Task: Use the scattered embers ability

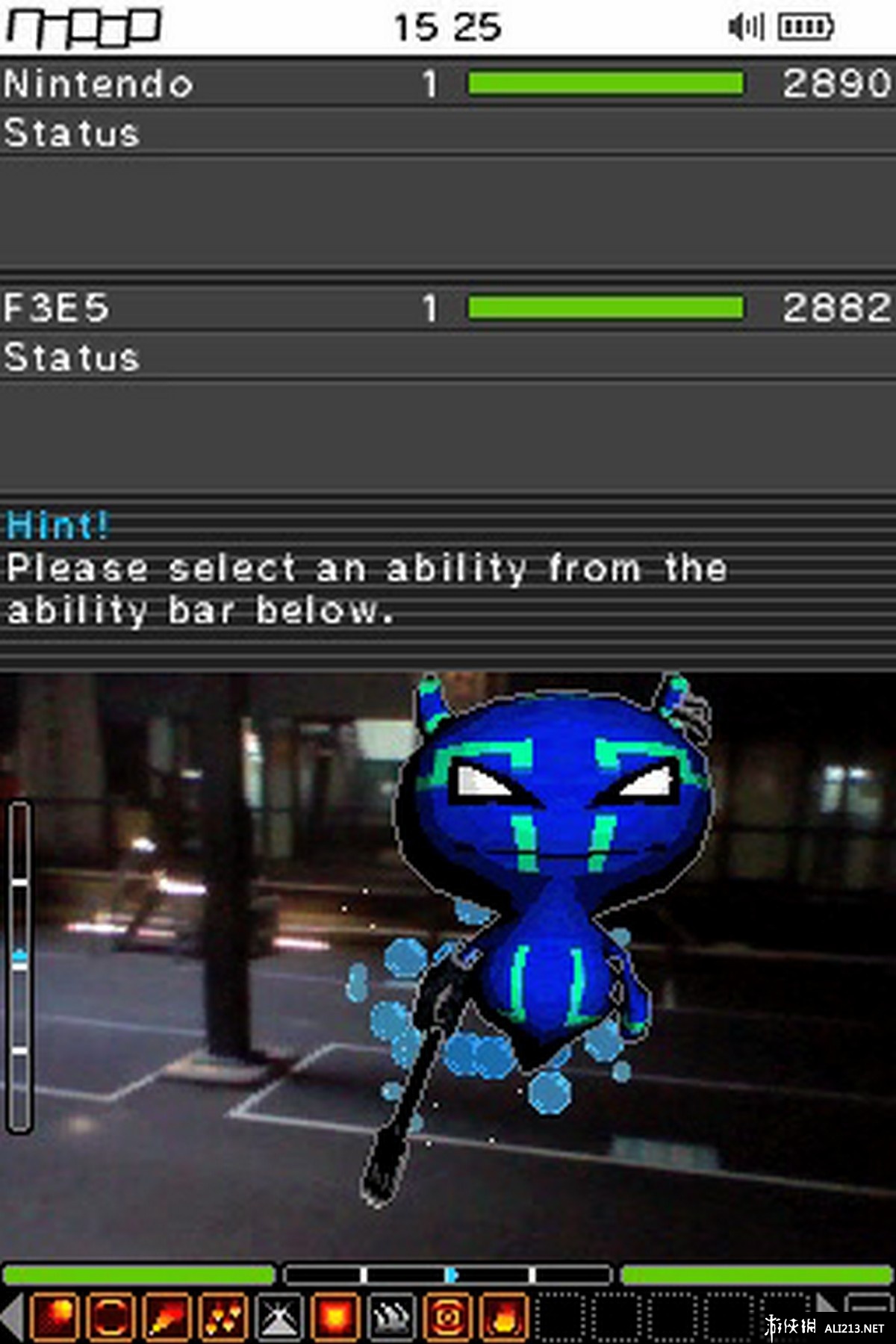Action: point(223,1316)
